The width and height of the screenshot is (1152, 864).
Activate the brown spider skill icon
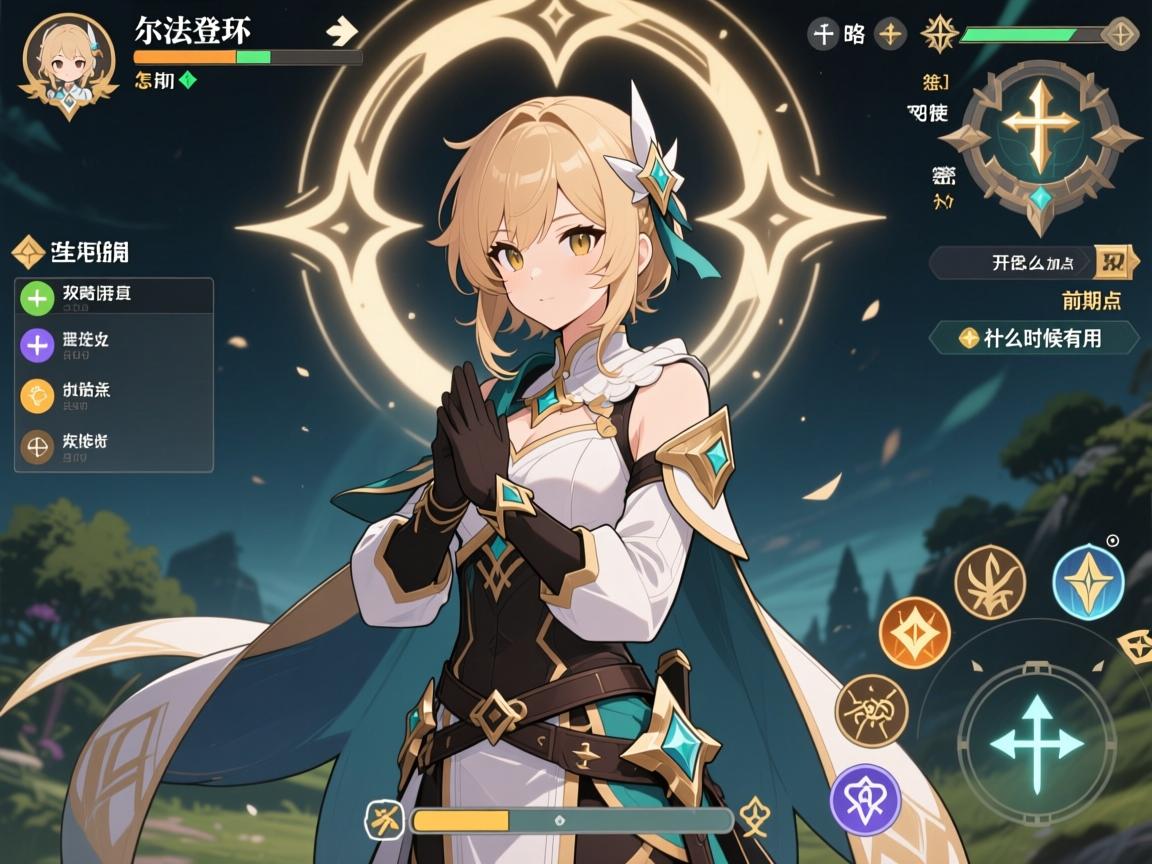pos(871,710)
